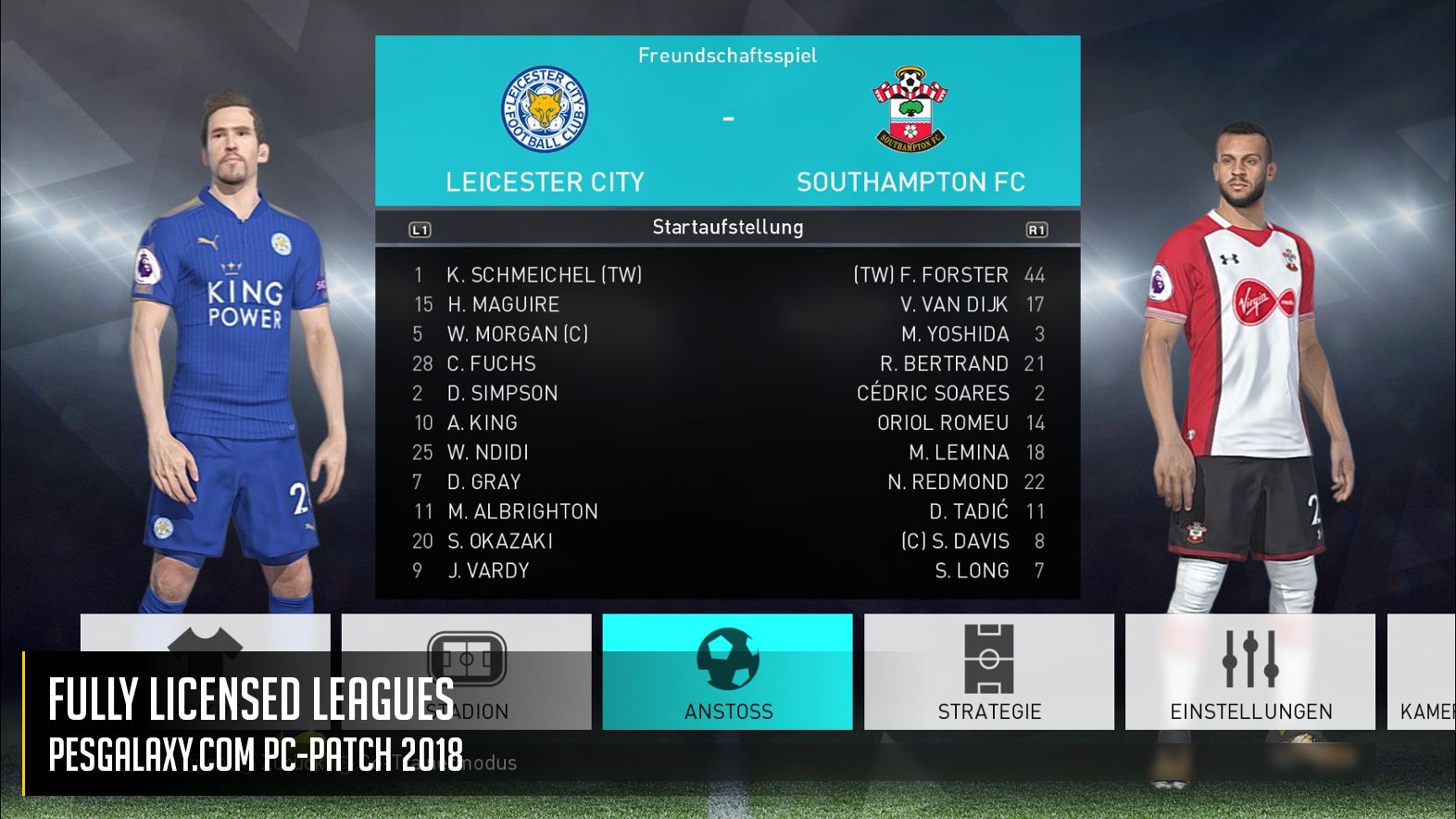Select the Anstoss kickoff tile

tap(727, 672)
